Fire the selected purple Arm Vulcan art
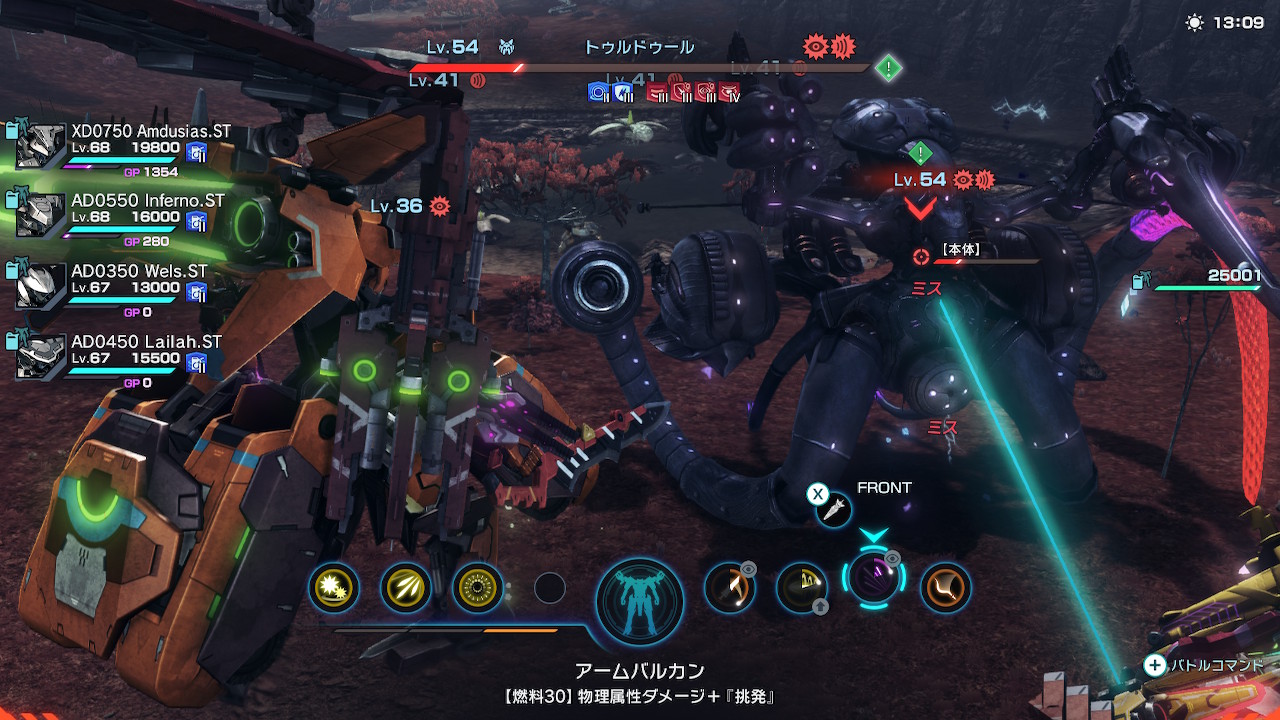1280x720 pixels. [873, 580]
